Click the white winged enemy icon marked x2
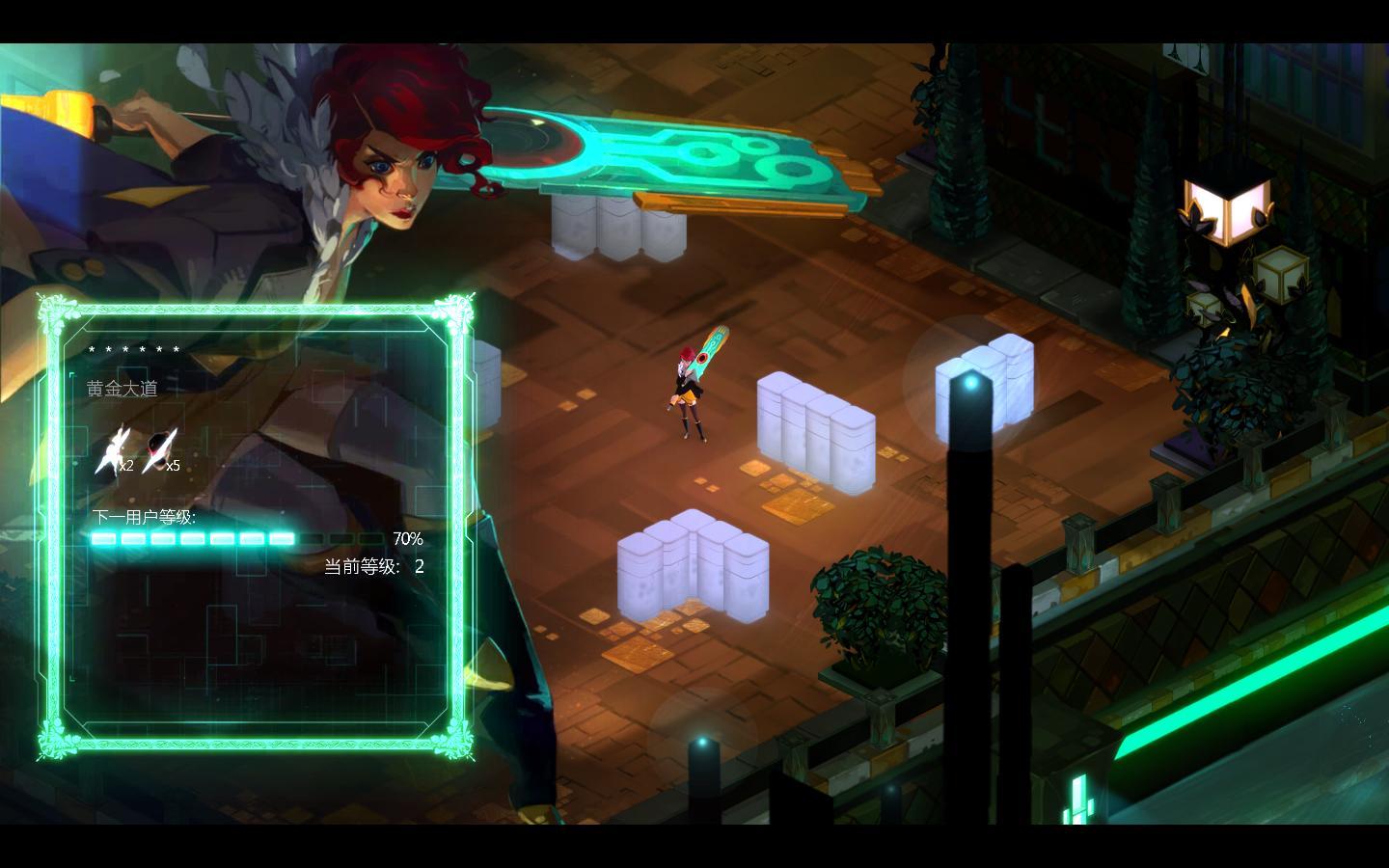Viewport: 1389px width, 868px height. (110, 450)
